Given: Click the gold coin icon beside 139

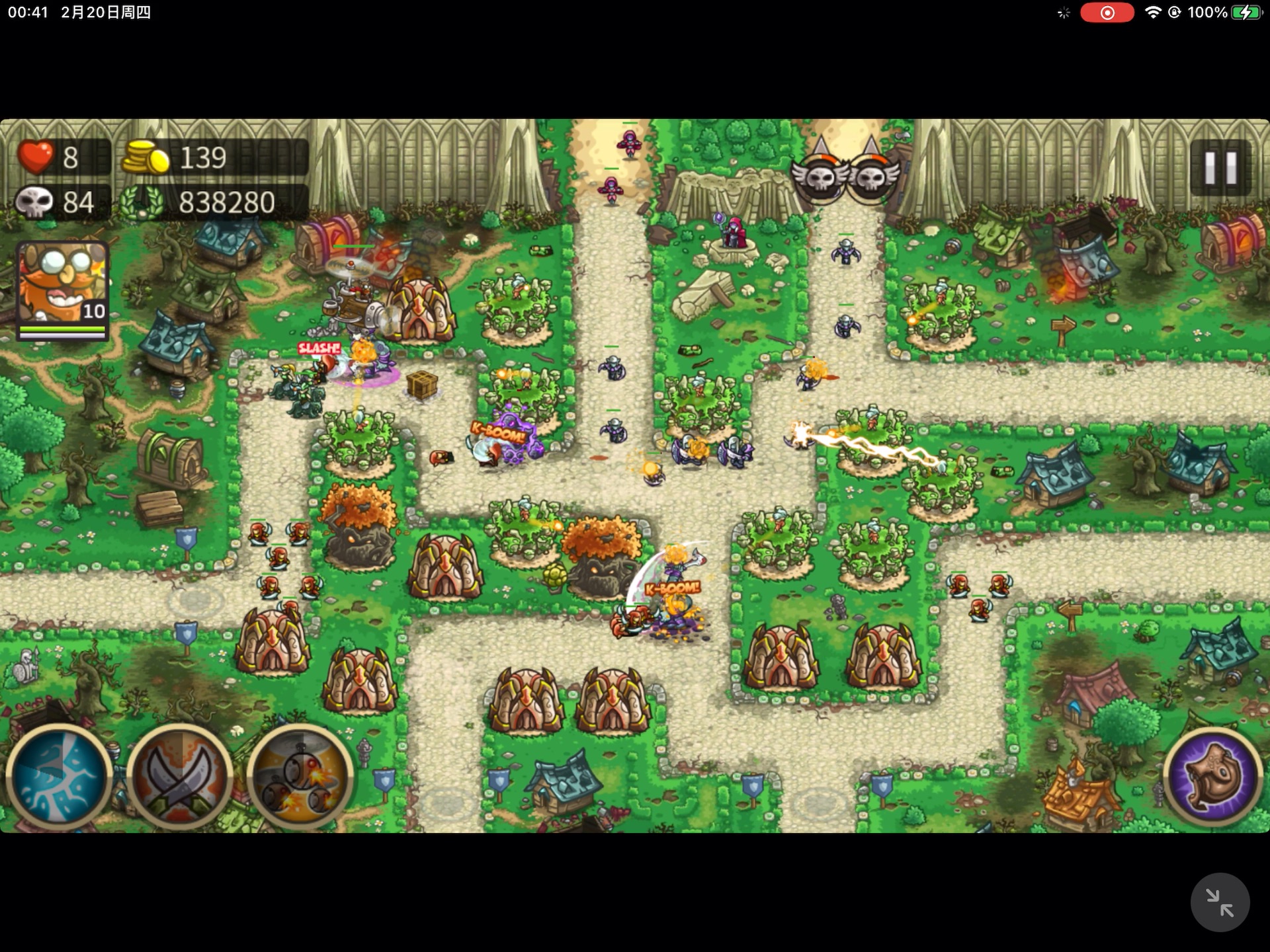Looking at the screenshot, I should (x=146, y=157).
